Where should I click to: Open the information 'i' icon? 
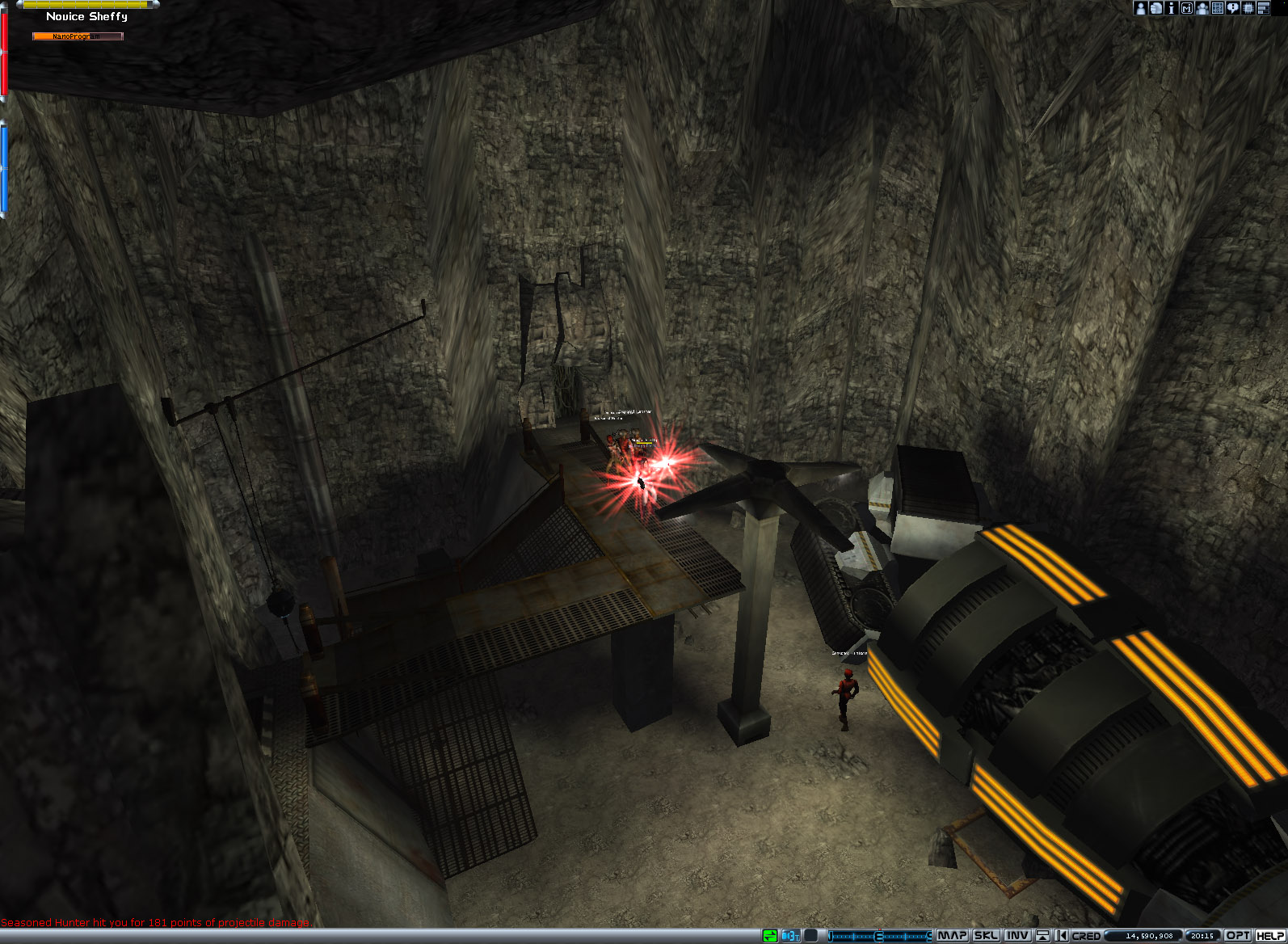(1171, 8)
